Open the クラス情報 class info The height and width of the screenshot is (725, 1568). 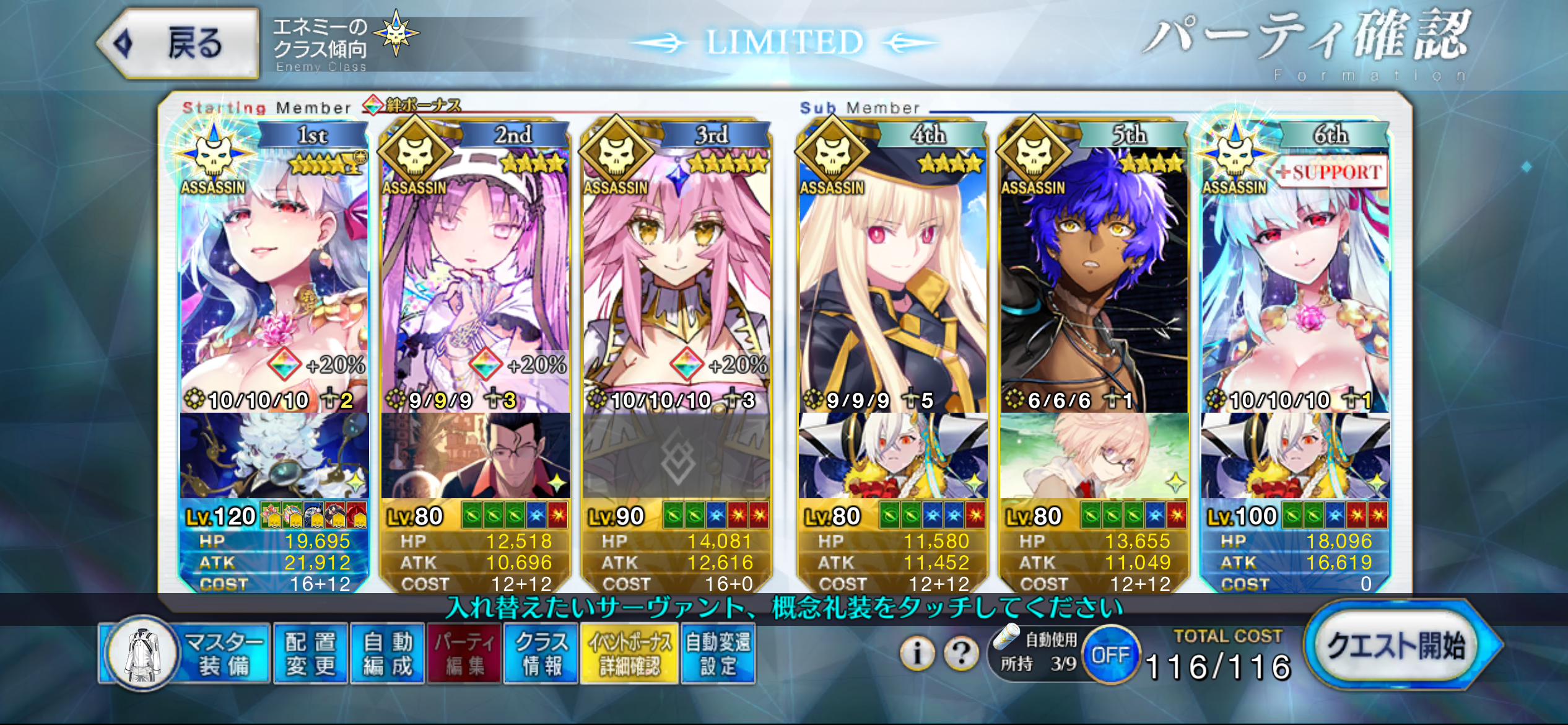click(x=541, y=654)
